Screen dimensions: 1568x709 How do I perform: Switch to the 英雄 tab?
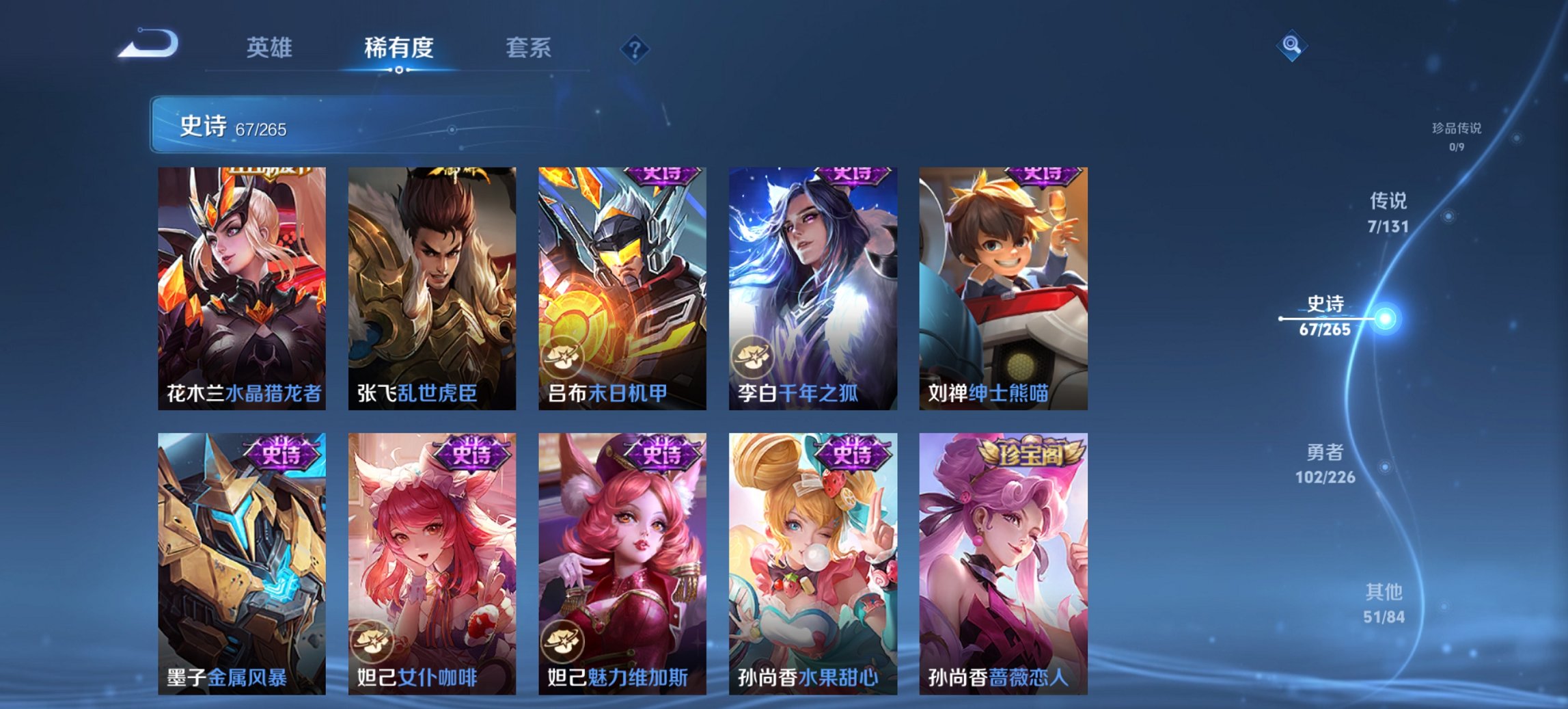[271, 48]
